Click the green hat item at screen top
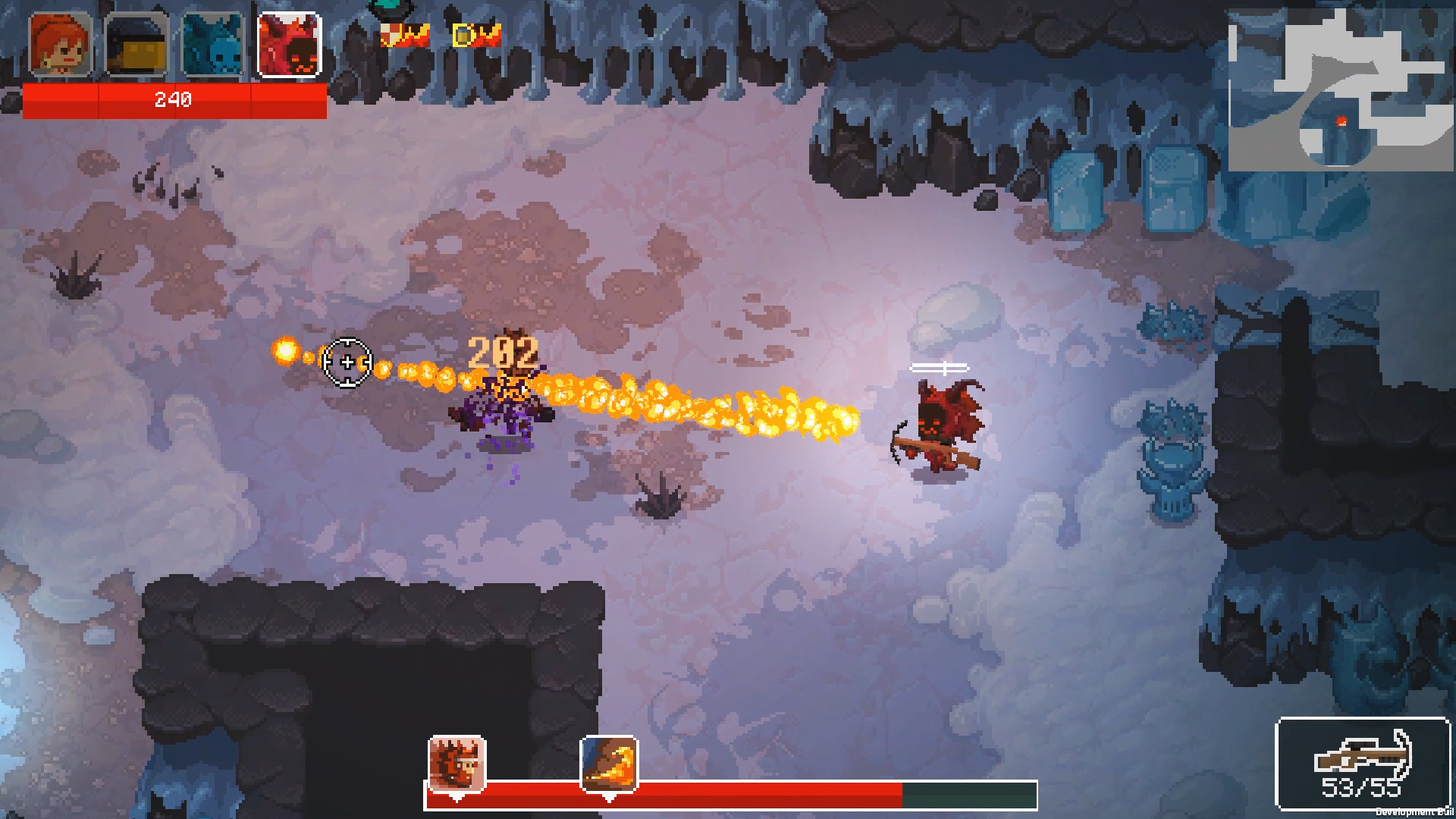The height and width of the screenshot is (819, 1456). pos(388,8)
